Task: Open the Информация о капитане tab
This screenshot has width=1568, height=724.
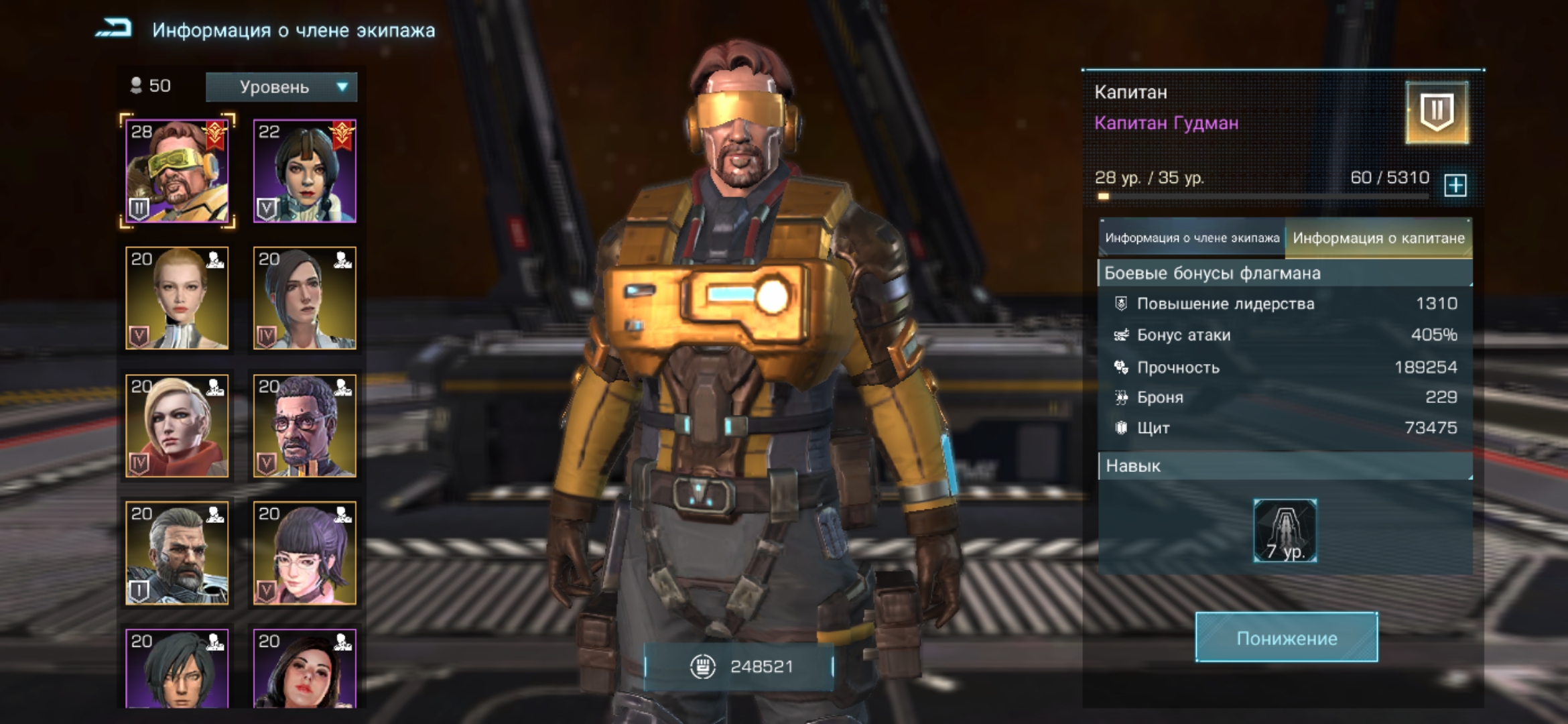Action: point(1378,238)
